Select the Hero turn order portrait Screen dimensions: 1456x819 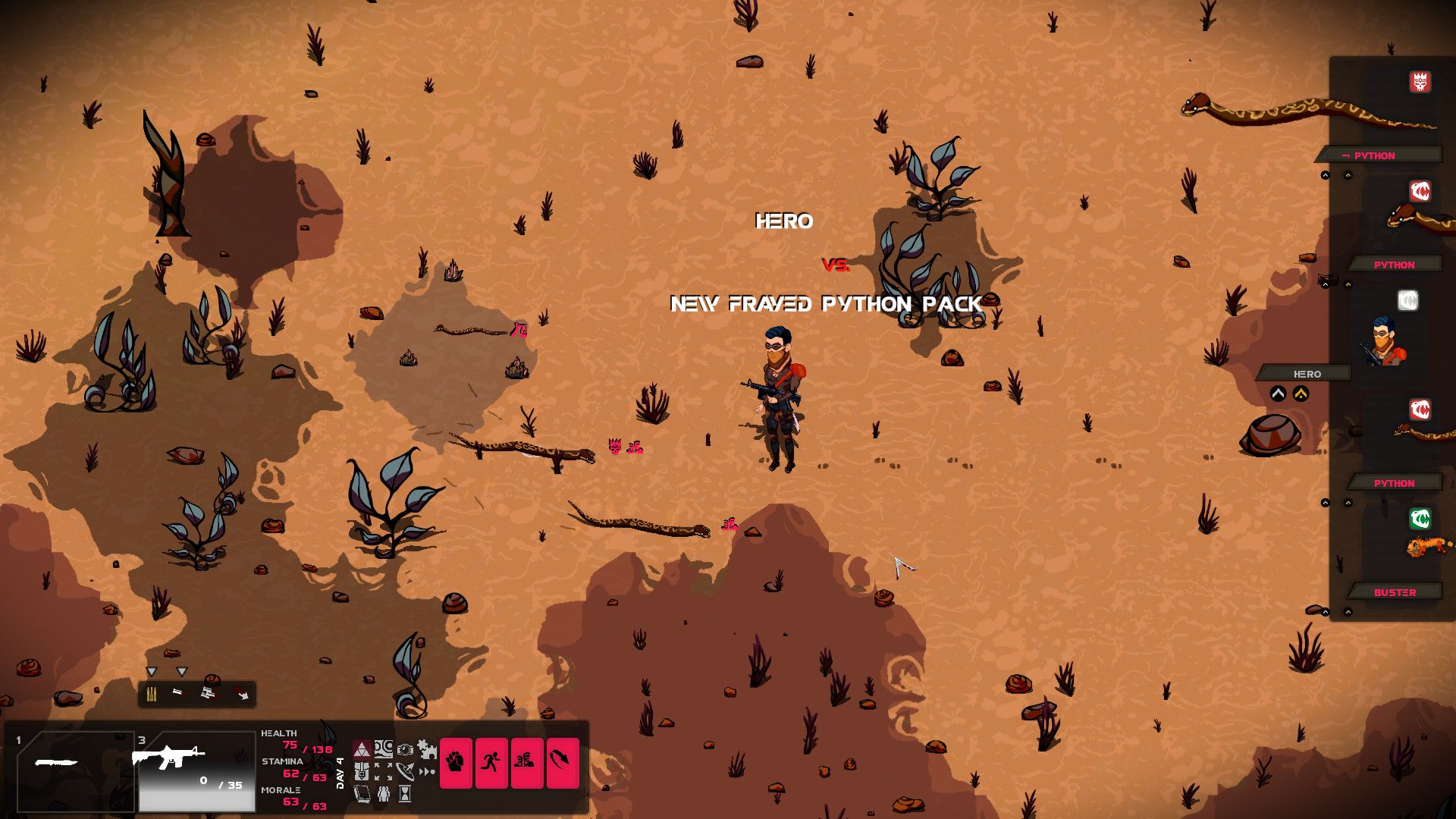1386,341
